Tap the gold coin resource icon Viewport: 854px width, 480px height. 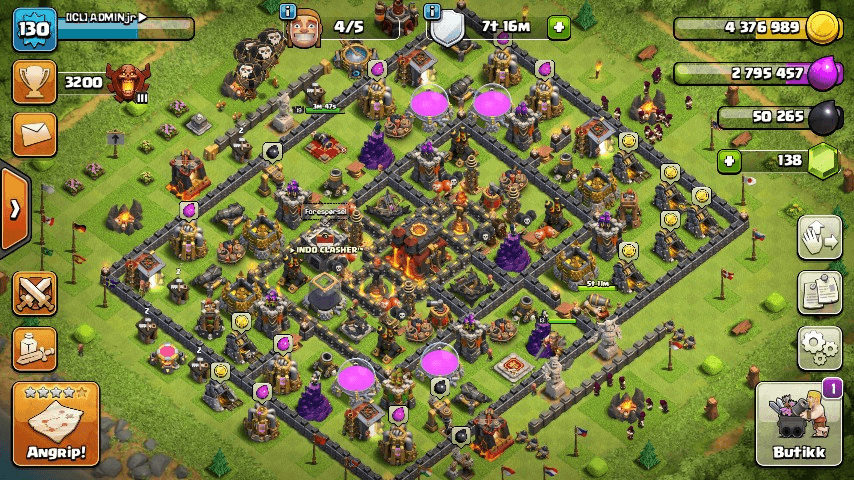[822, 27]
